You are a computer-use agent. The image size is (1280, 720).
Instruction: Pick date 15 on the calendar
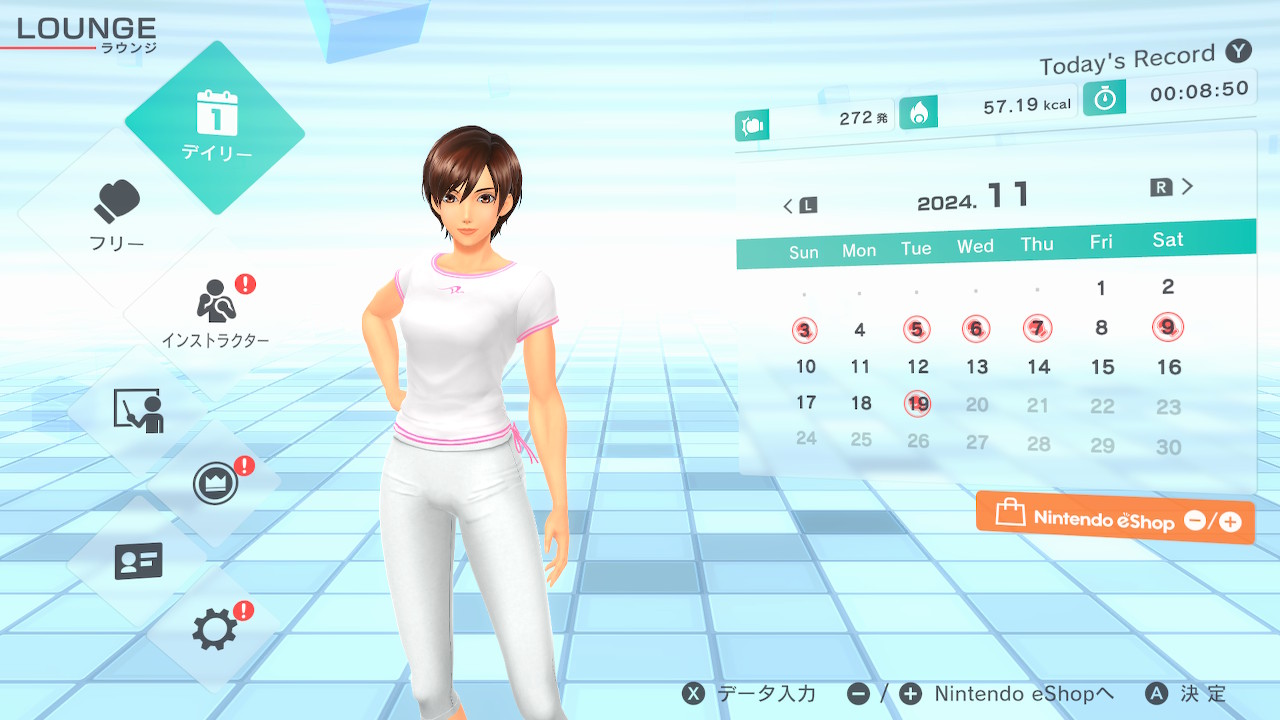[x=1102, y=367]
